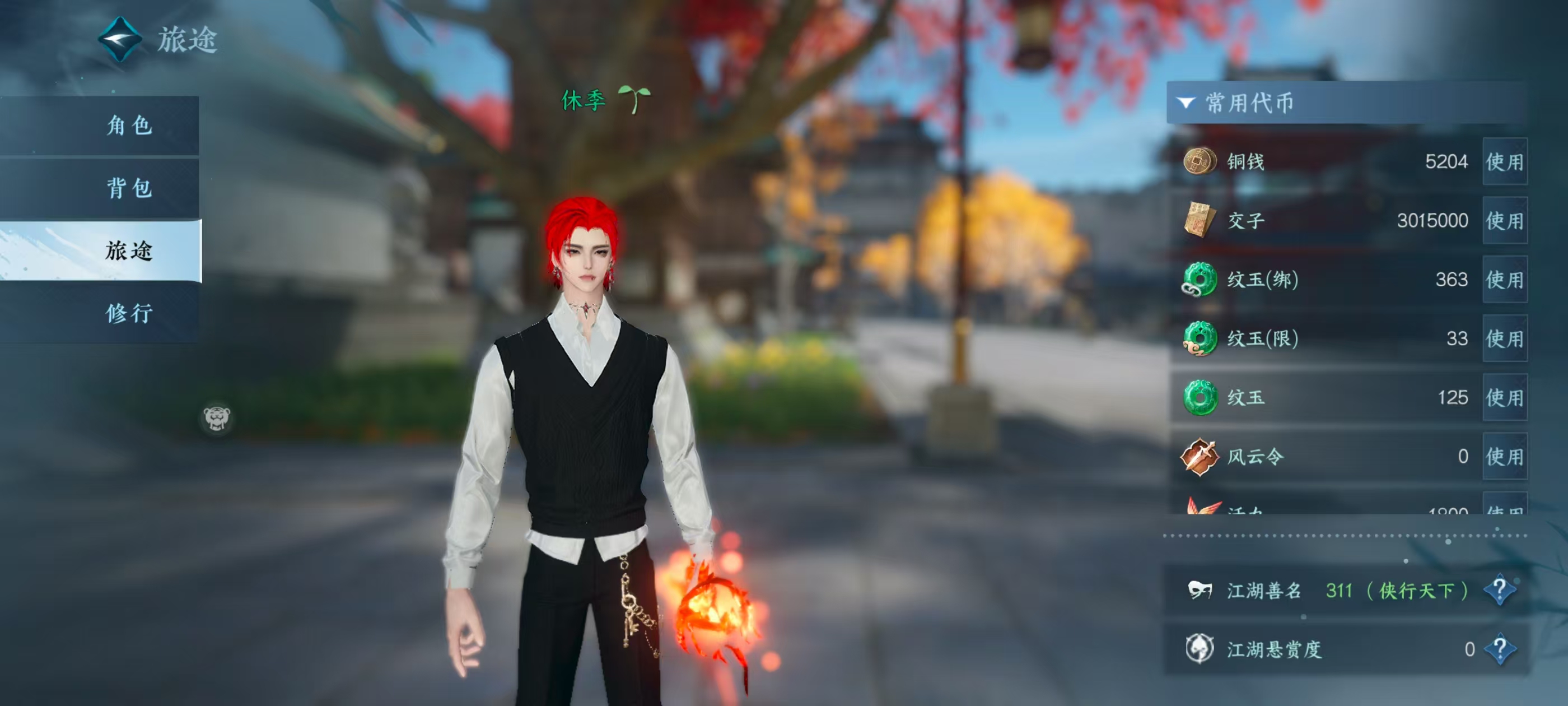Go back using the diamond arrow icon
This screenshot has width=1568, height=706.
[120, 40]
